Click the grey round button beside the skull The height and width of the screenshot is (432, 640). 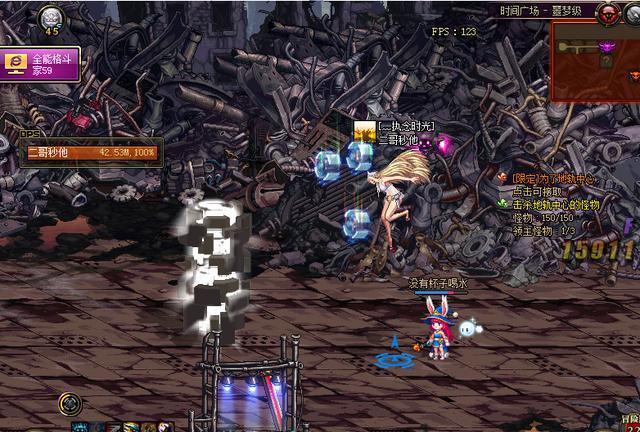tap(632, 13)
